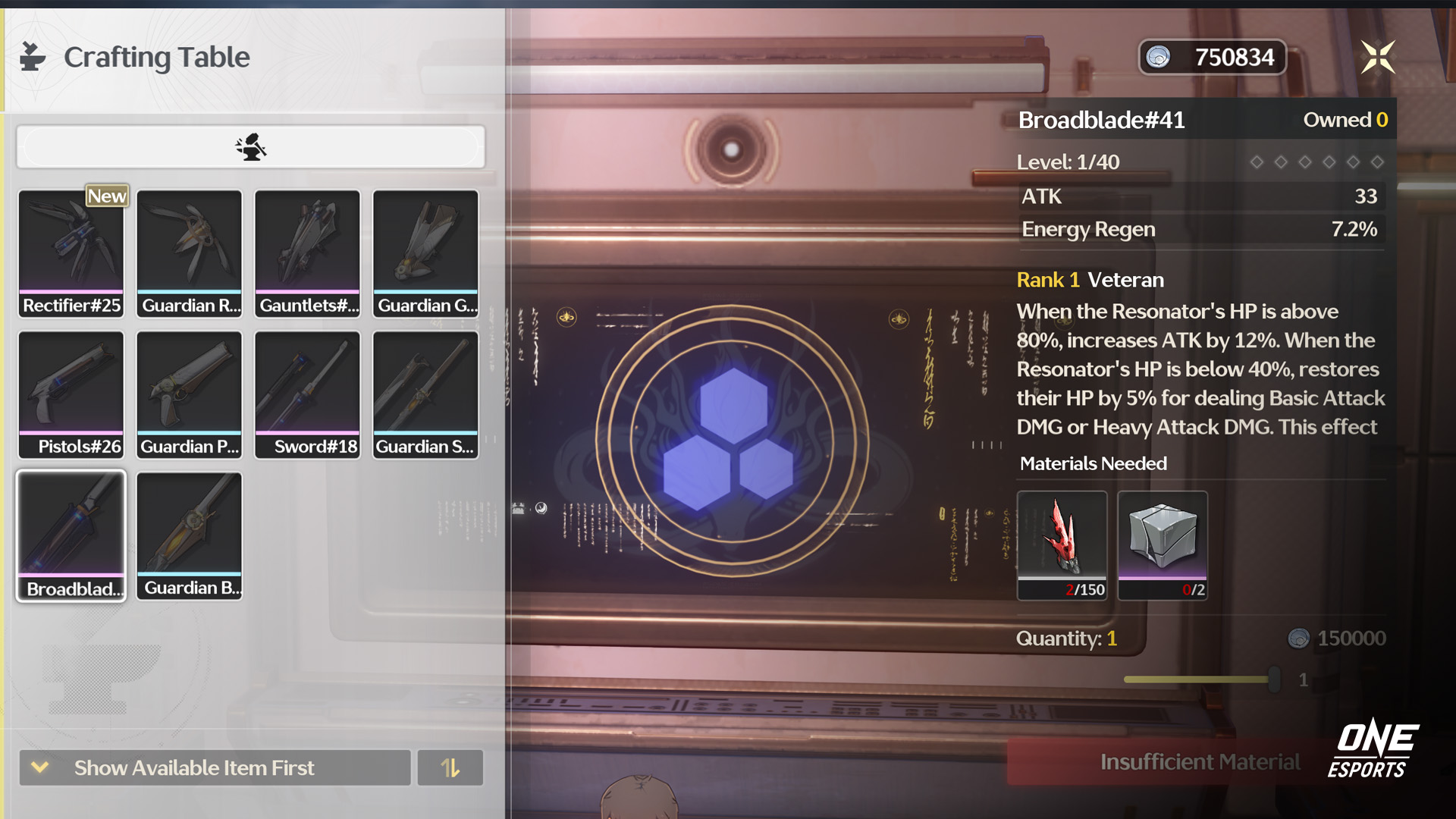The image size is (1456, 819).
Task: Select the Rectifier#25 weapon recipe
Action: coord(71,253)
